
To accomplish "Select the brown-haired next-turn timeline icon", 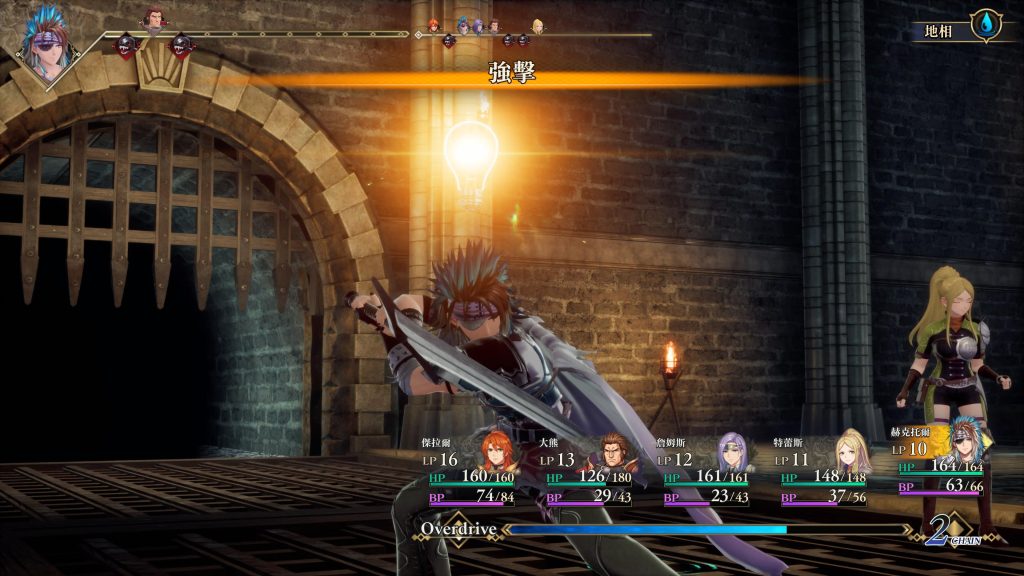I will 153,19.
